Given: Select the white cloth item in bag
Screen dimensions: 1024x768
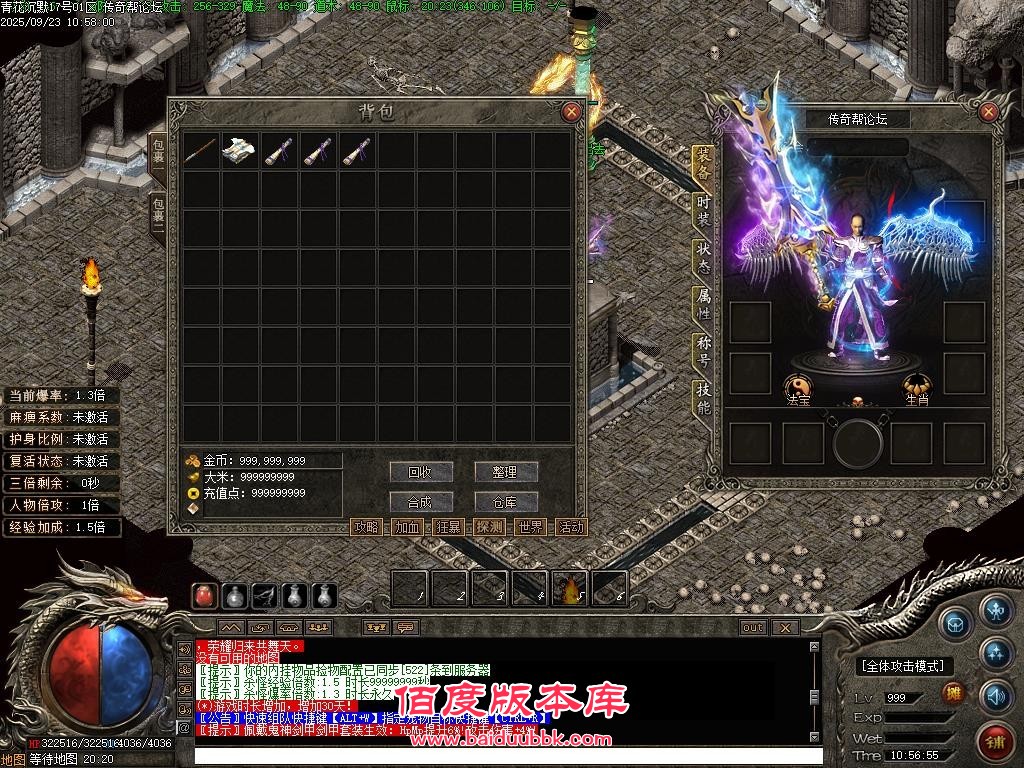Looking at the screenshot, I should click(240, 151).
